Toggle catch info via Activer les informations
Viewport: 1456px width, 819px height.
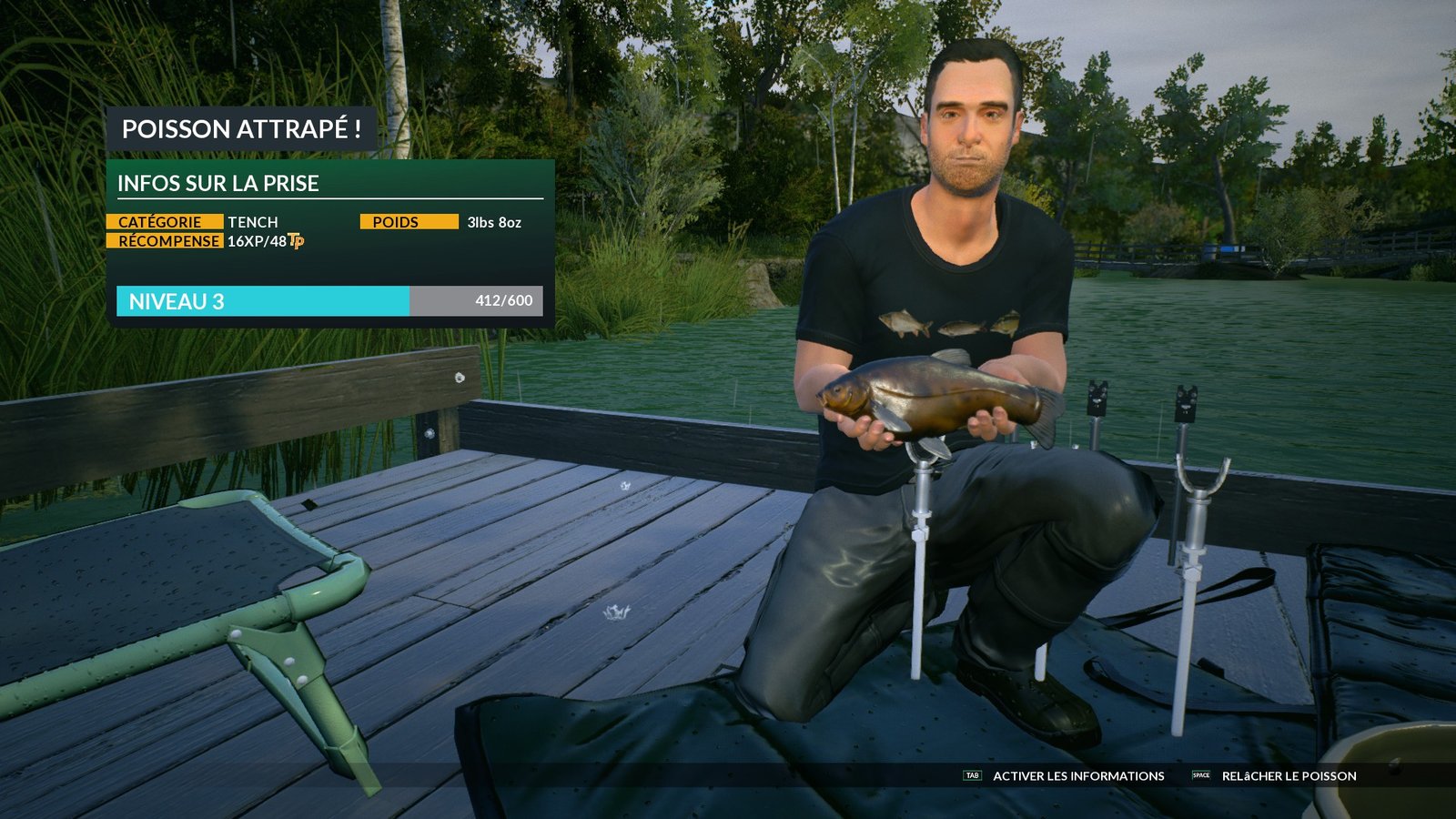[x=1077, y=776]
